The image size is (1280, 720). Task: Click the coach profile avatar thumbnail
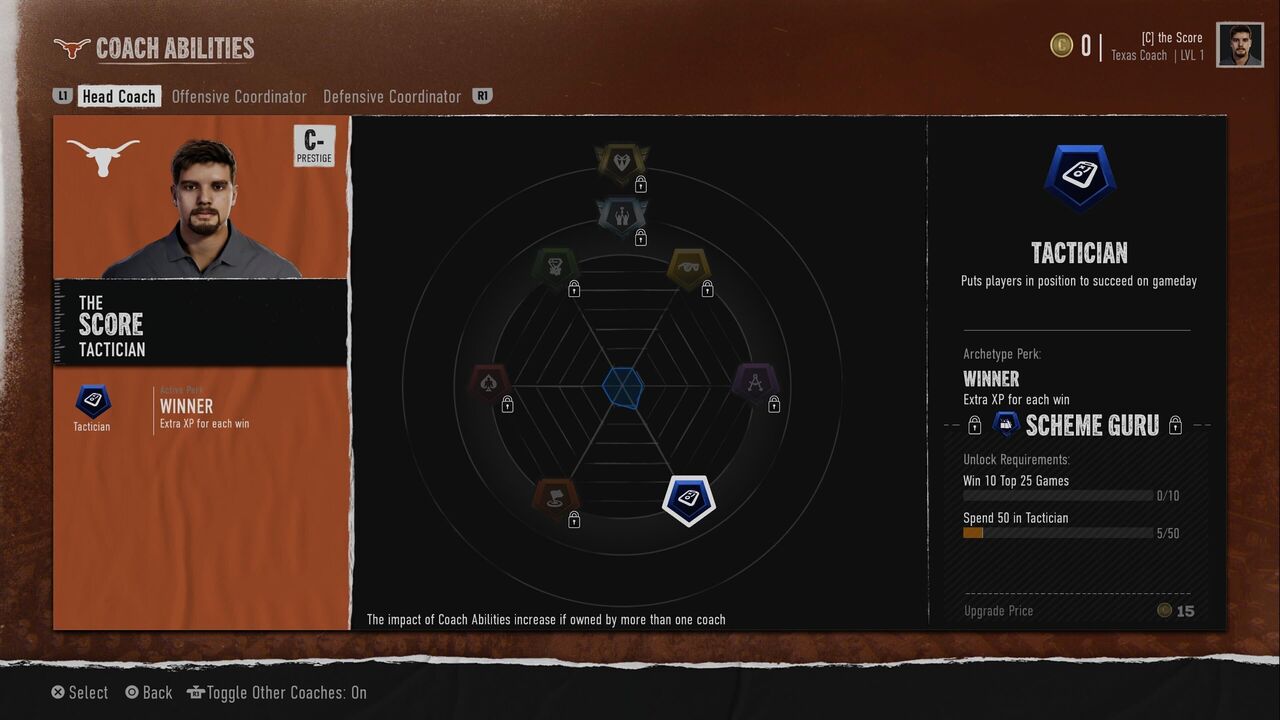(x=1239, y=45)
